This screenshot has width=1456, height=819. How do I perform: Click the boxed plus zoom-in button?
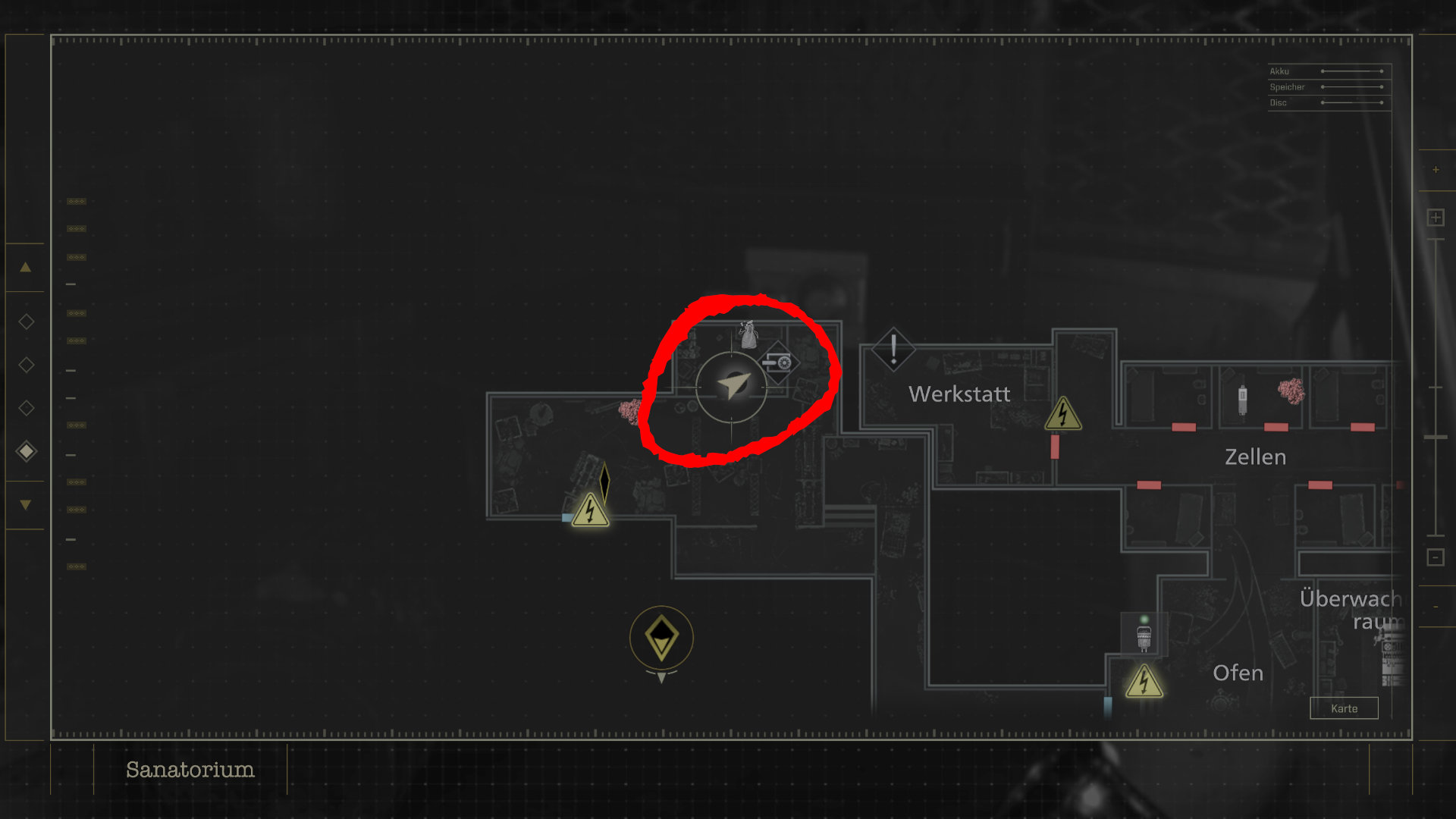[1435, 218]
